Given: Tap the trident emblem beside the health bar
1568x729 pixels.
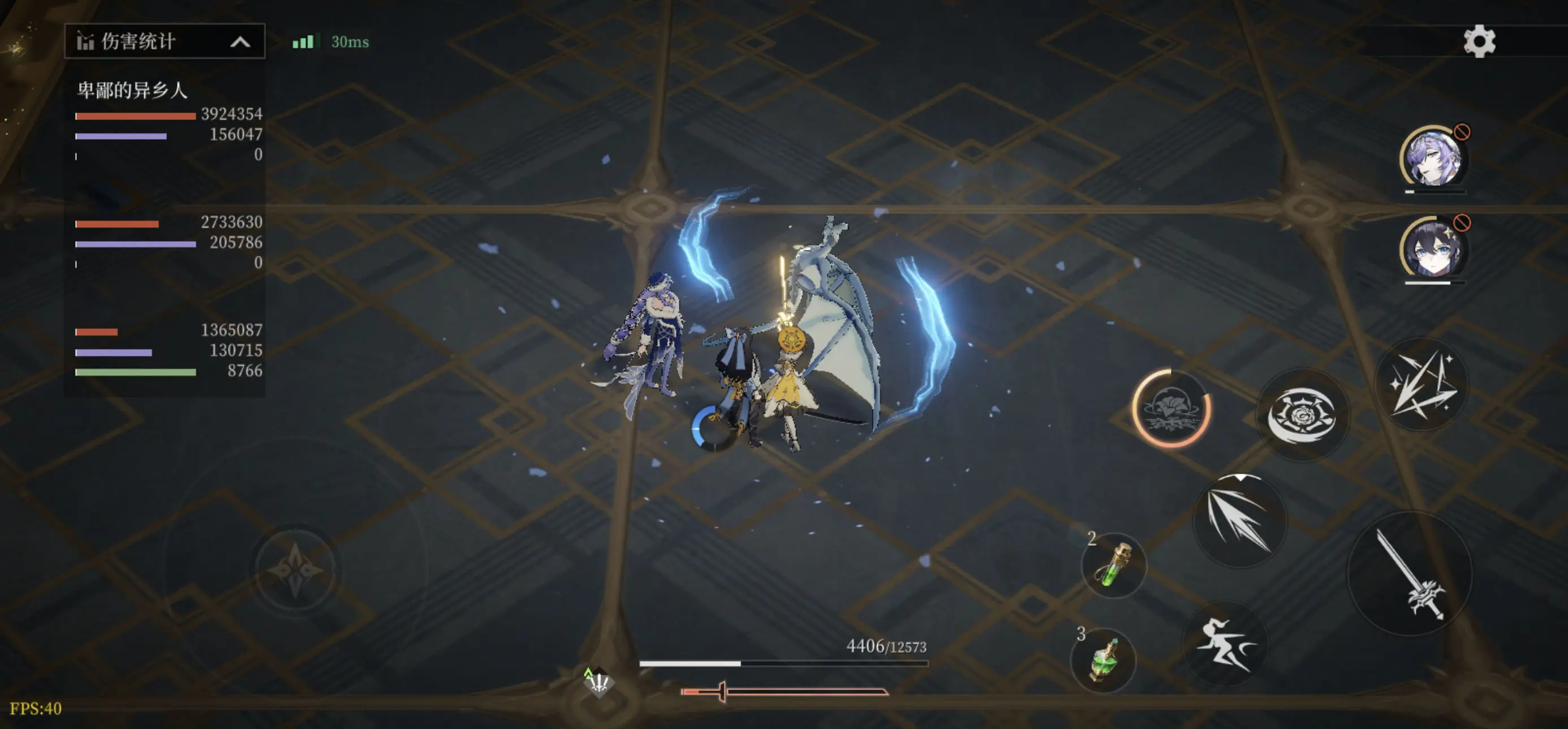Looking at the screenshot, I should 599,682.
